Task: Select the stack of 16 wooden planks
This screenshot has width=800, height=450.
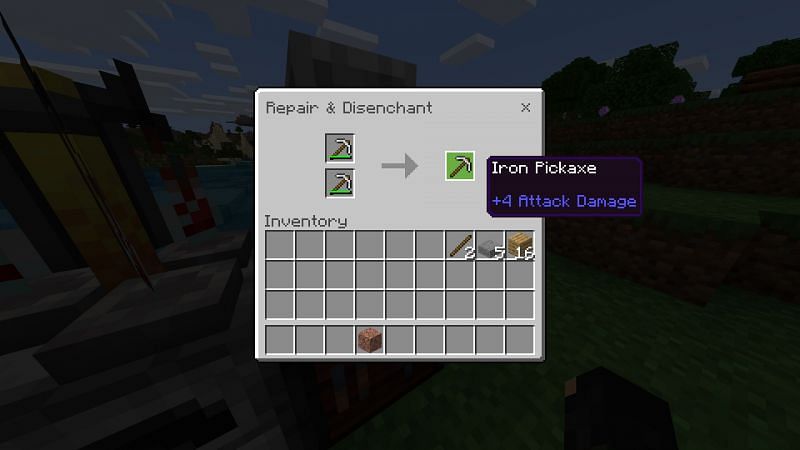Action: tap(520, 246)
